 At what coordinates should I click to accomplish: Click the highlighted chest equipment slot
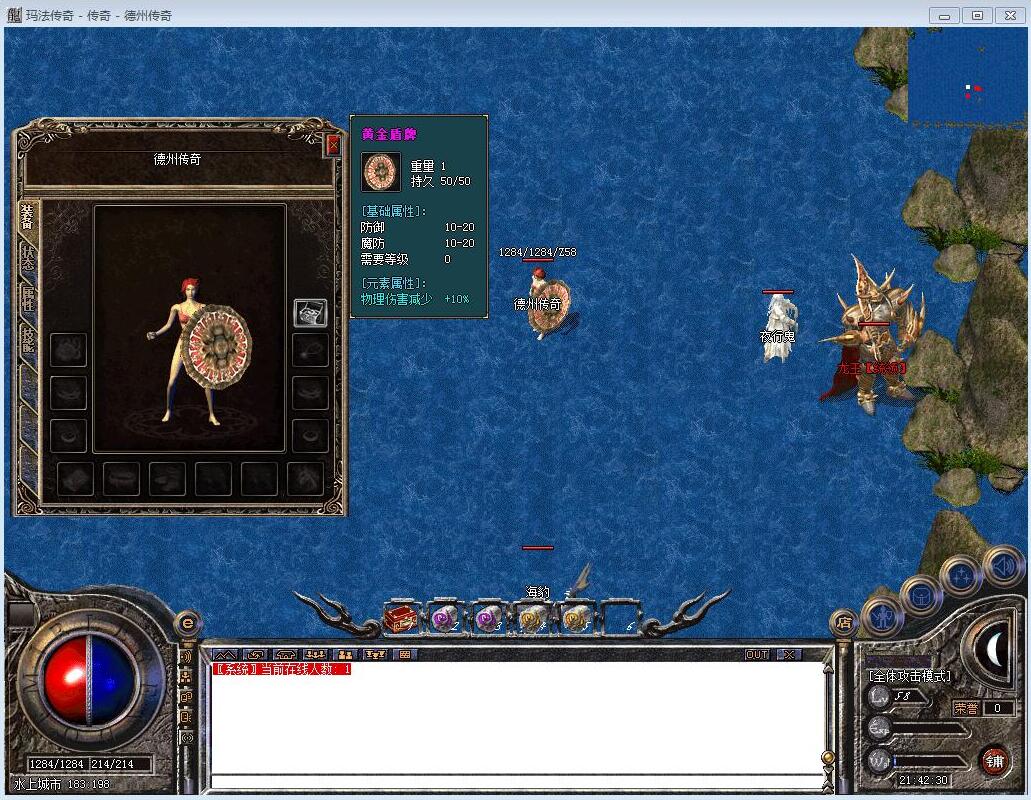click(x=310, y=312)
